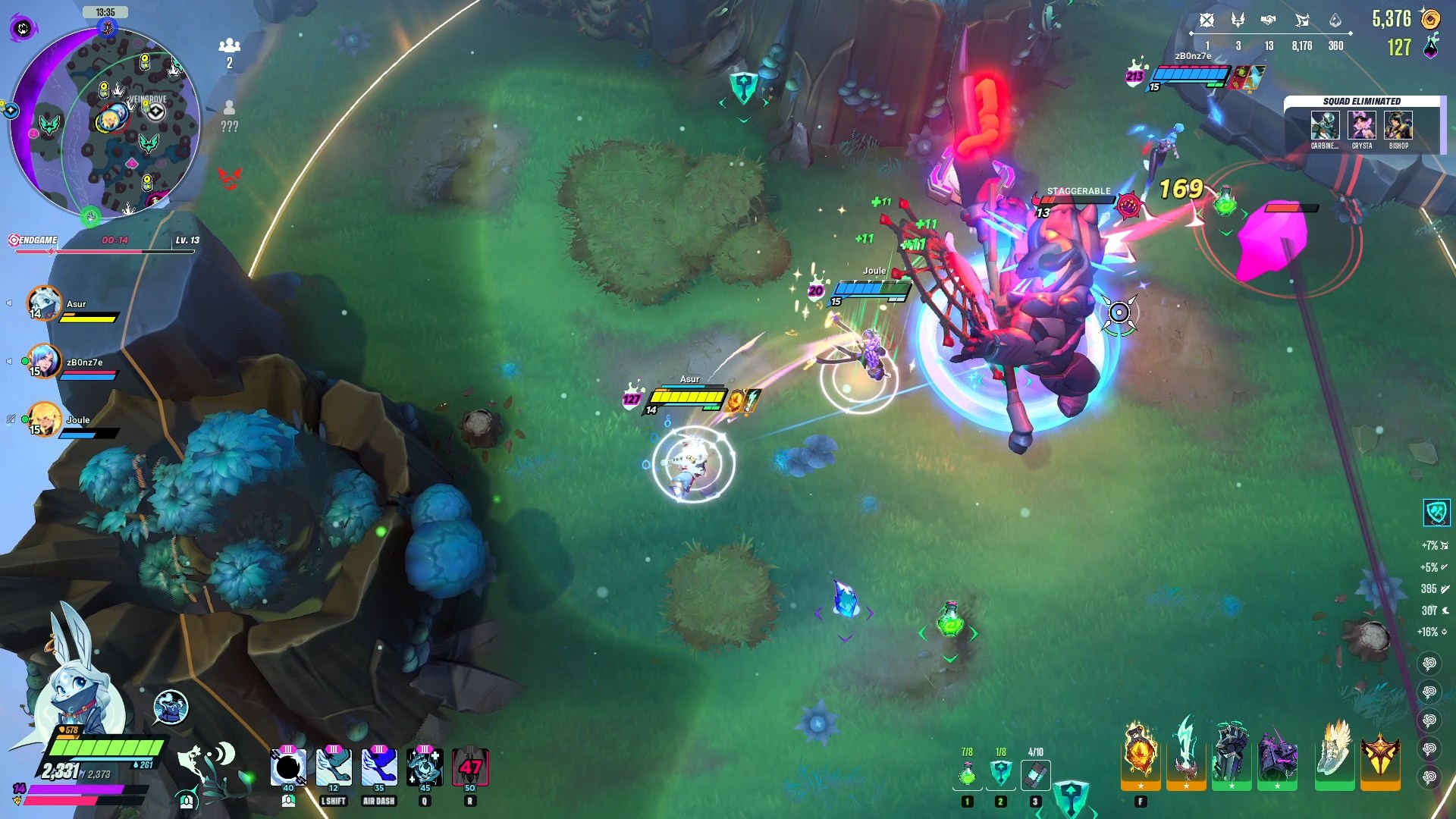Image resolution: width=1456 pixels, height=819 pixels.
Task: Select the purple horned helmet item
Action: point(1277,755)
